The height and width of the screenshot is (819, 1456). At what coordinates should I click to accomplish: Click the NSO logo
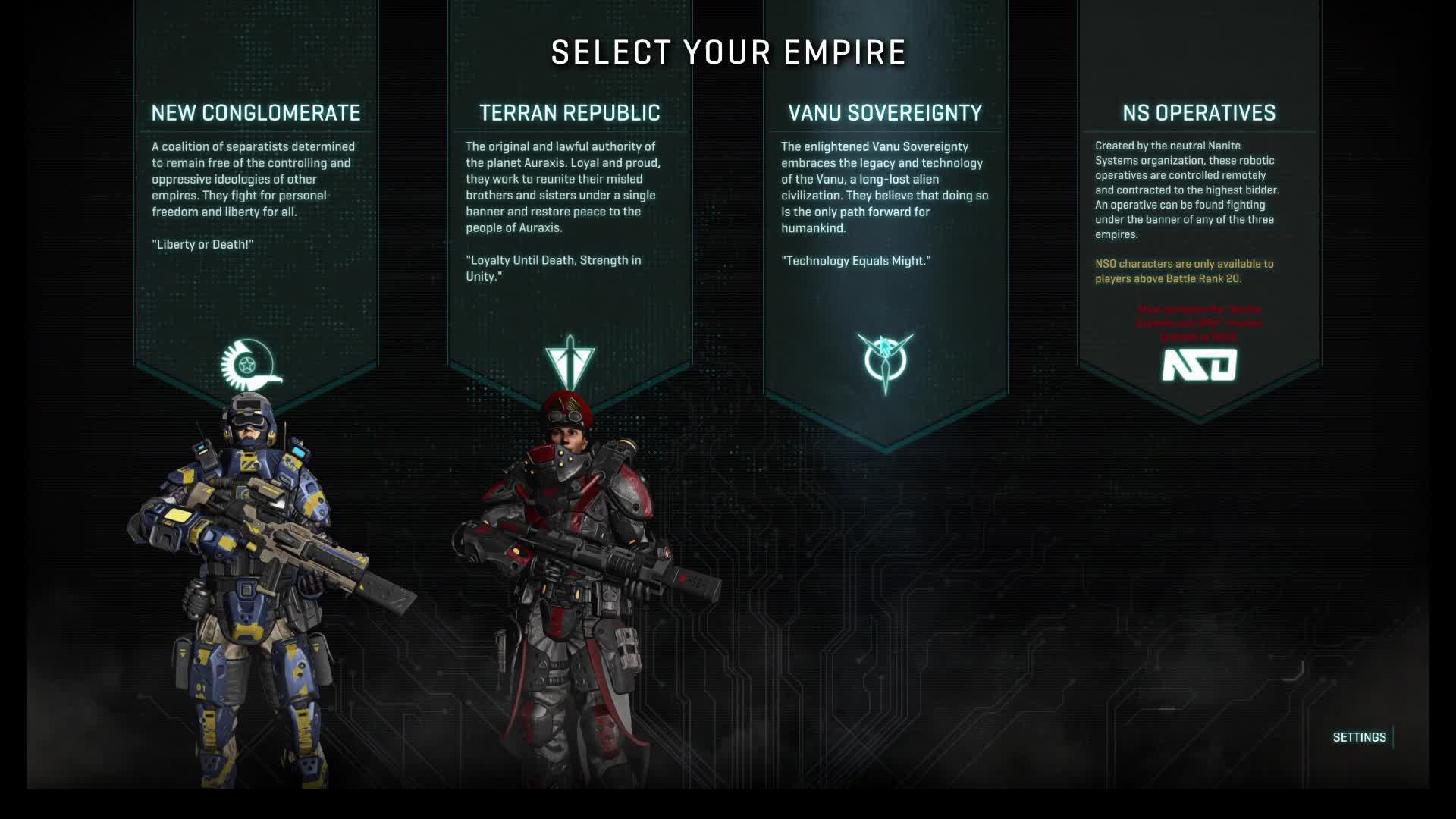point(1199,365)
